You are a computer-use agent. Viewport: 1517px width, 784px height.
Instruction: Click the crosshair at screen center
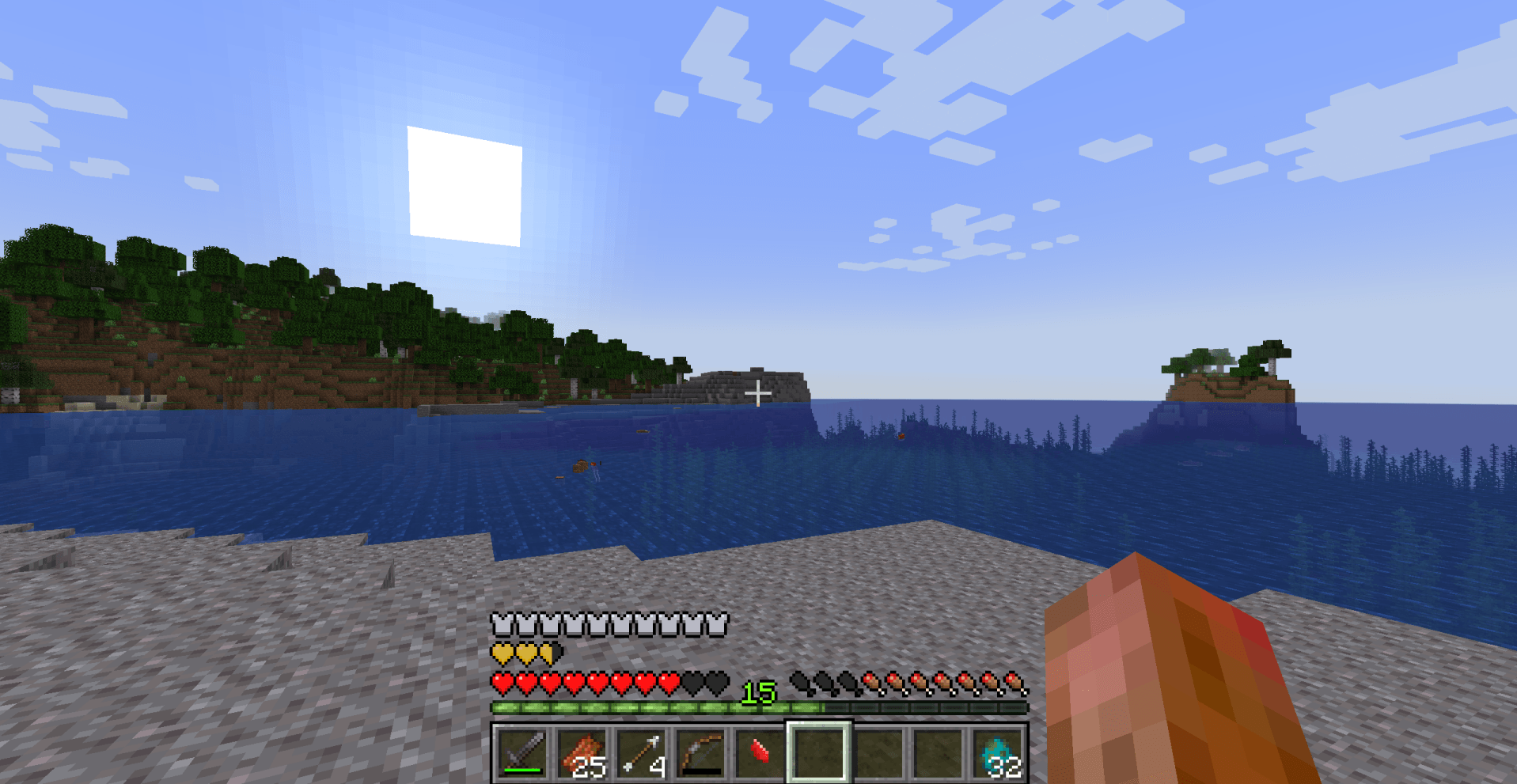point(758,392)
